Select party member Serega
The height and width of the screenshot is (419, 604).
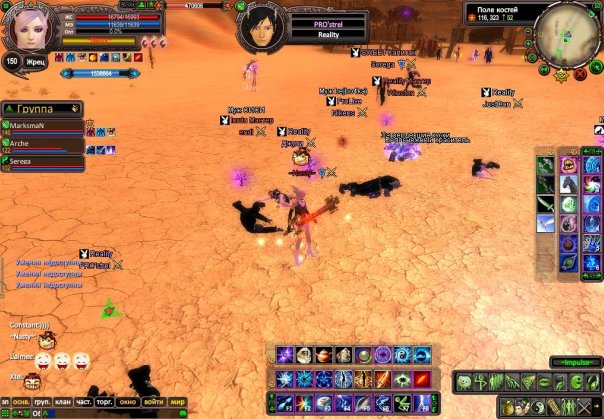pyautogui.click(x=42, y=160)
